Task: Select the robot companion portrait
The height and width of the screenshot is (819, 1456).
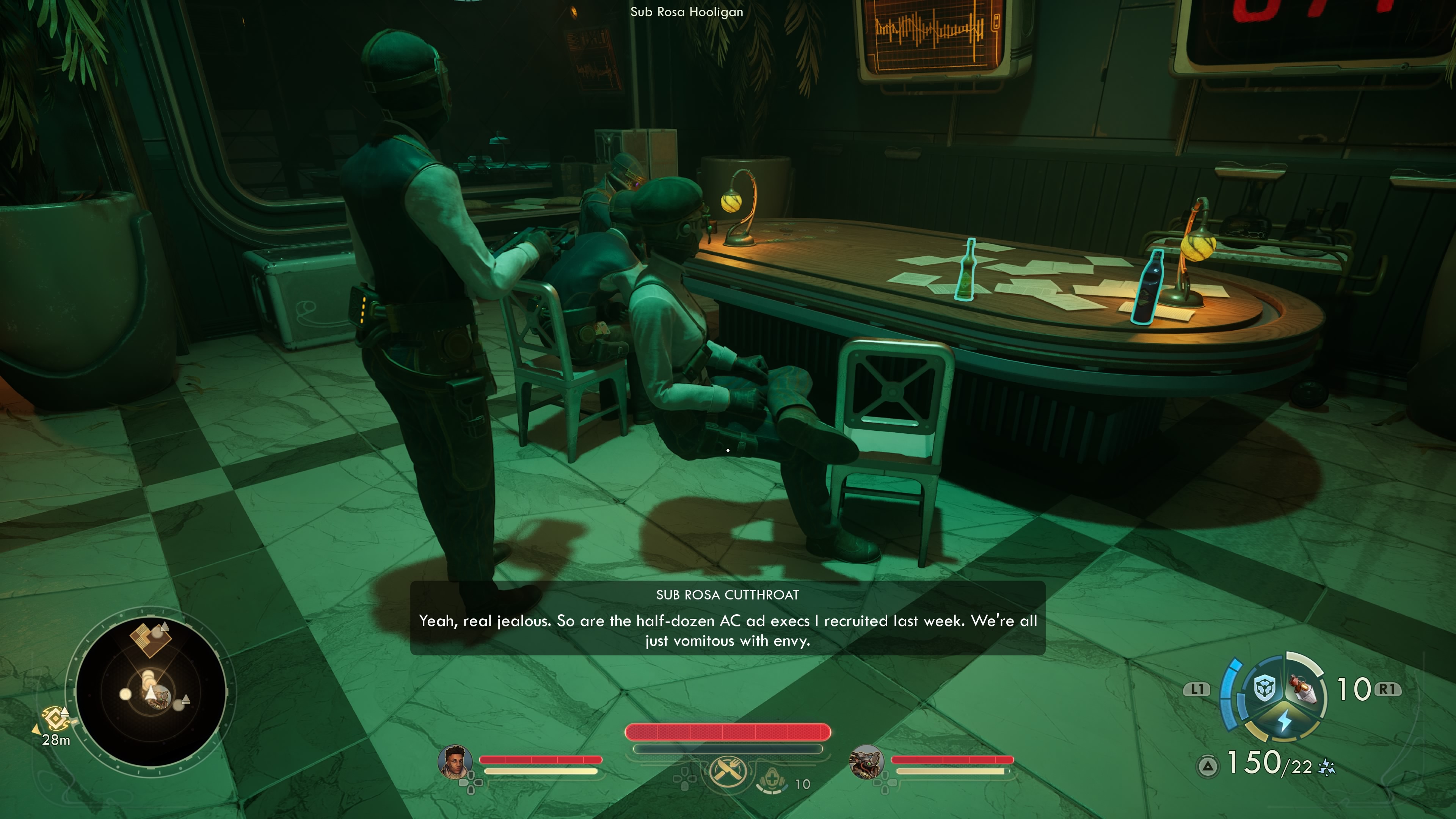Action: point(866,761)
